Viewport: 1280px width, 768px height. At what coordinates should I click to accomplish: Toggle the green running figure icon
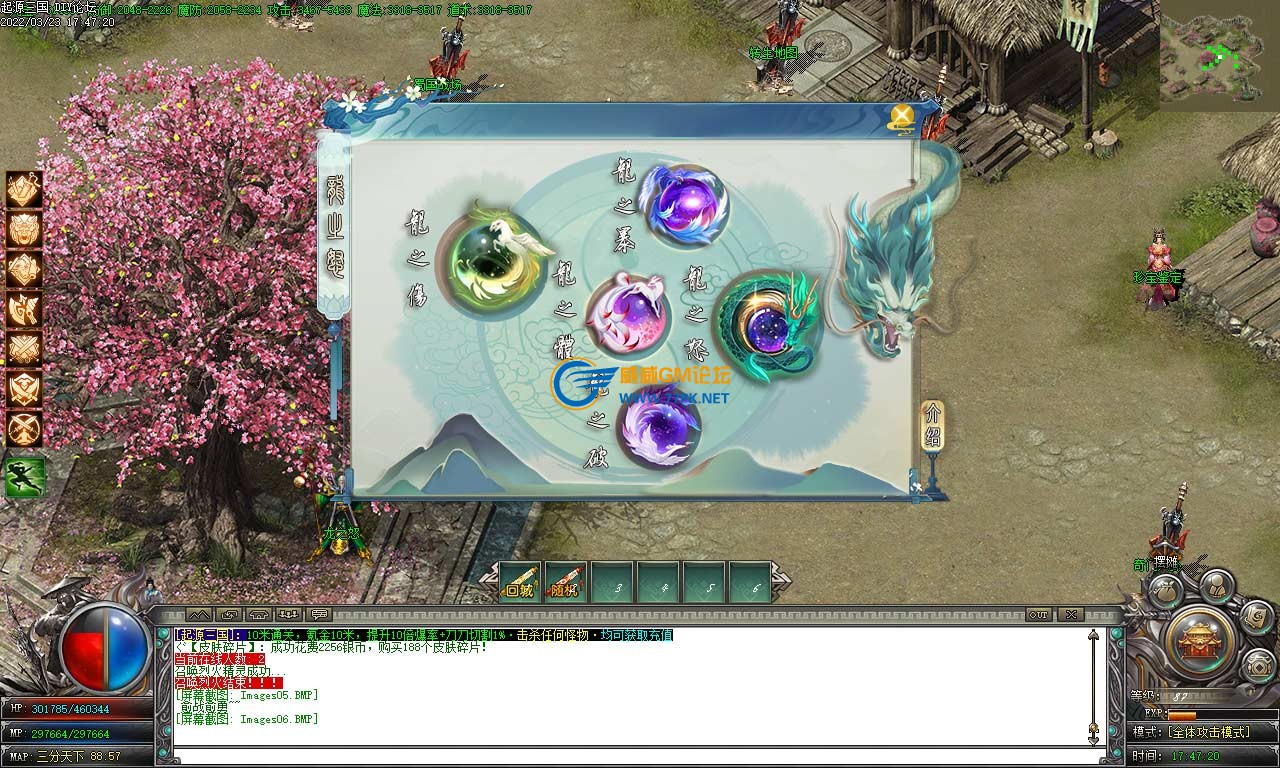24,477
